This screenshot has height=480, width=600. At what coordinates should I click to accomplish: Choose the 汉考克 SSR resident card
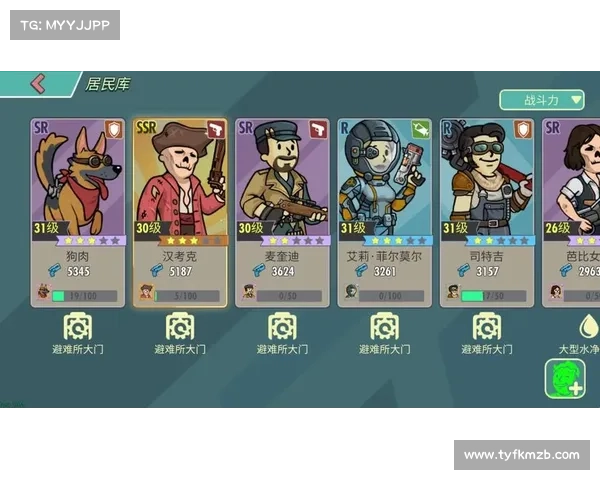click(x=180, y=212)
